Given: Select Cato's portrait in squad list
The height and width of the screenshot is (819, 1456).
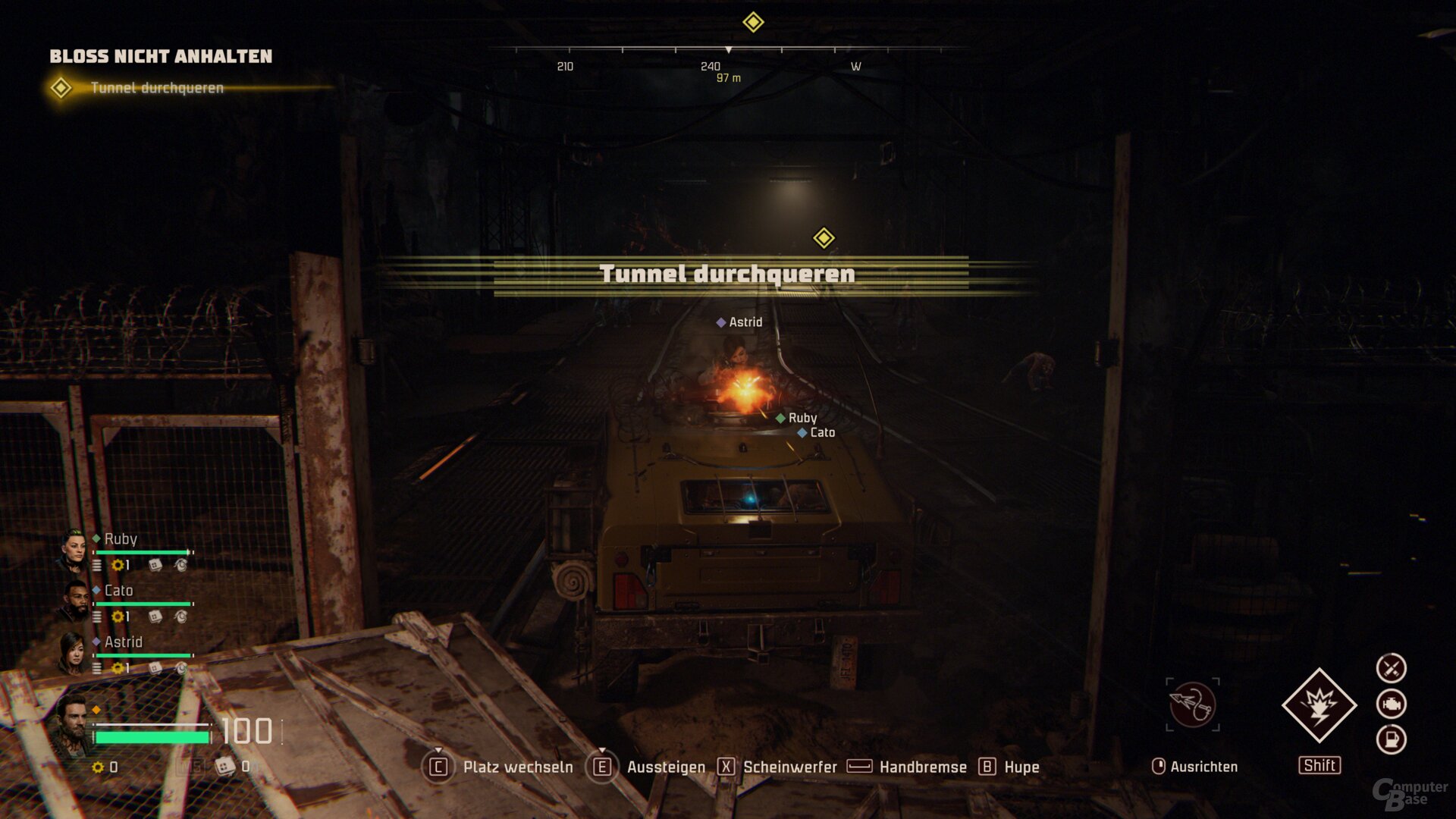Looking at the screenshot, I should click(x=74, y=601).
